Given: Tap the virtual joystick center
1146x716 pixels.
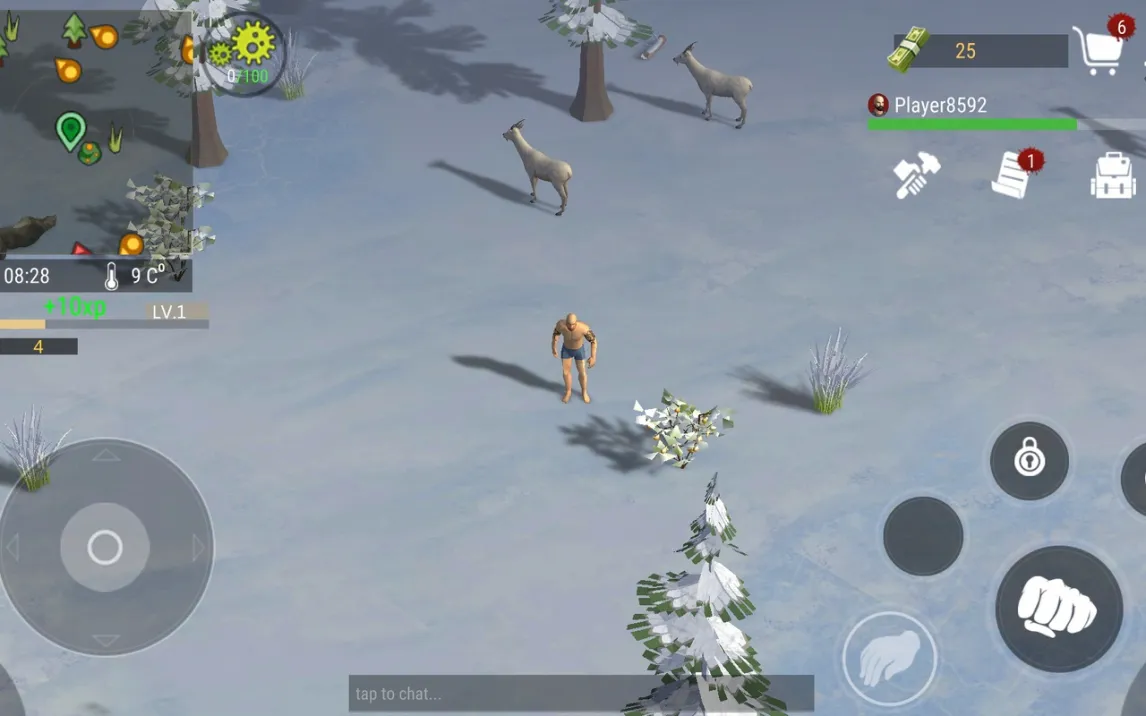Looking at the screenshot, I should 105,547.
